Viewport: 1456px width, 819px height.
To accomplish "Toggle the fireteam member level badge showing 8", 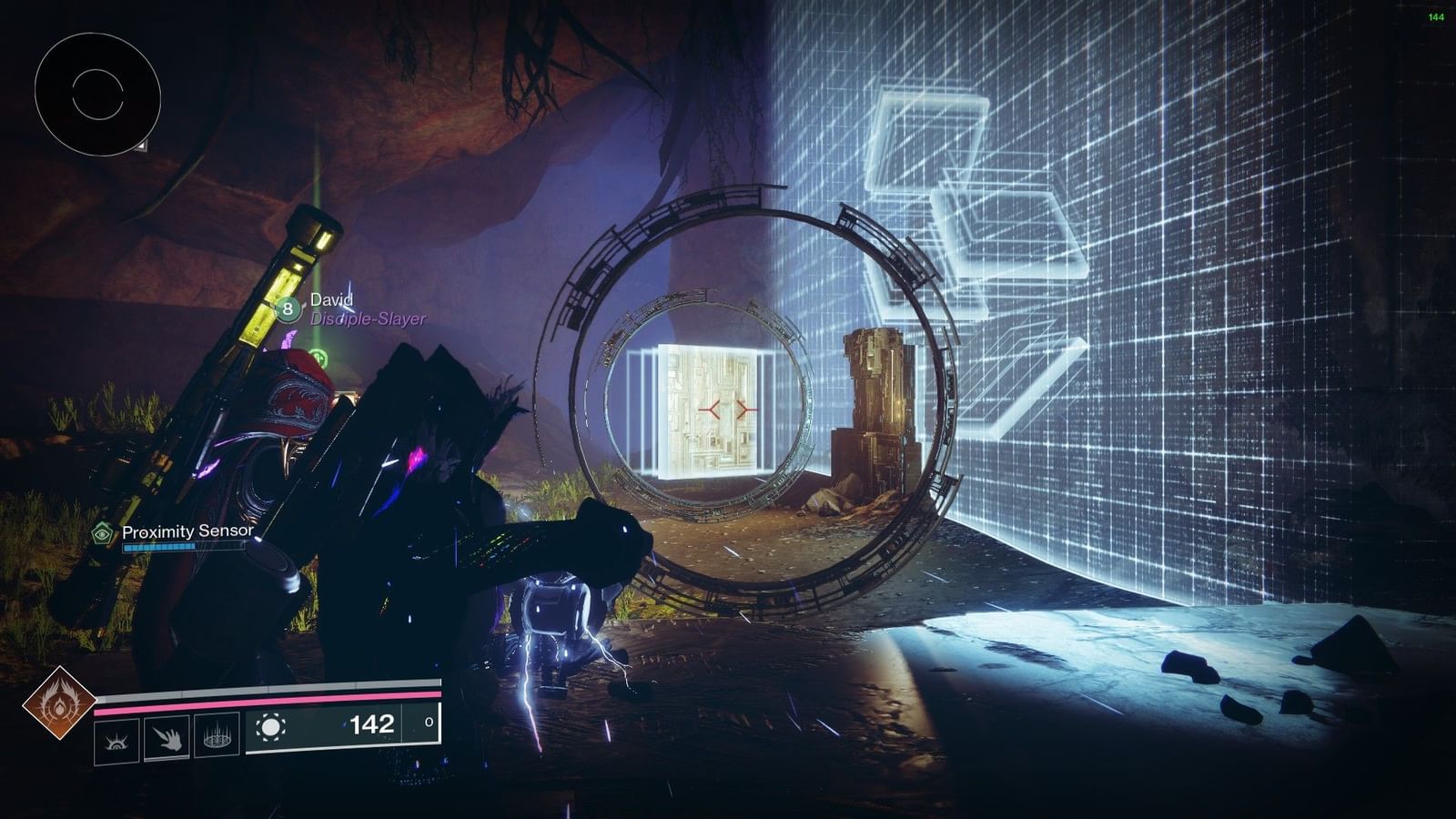I will (287, 309).
